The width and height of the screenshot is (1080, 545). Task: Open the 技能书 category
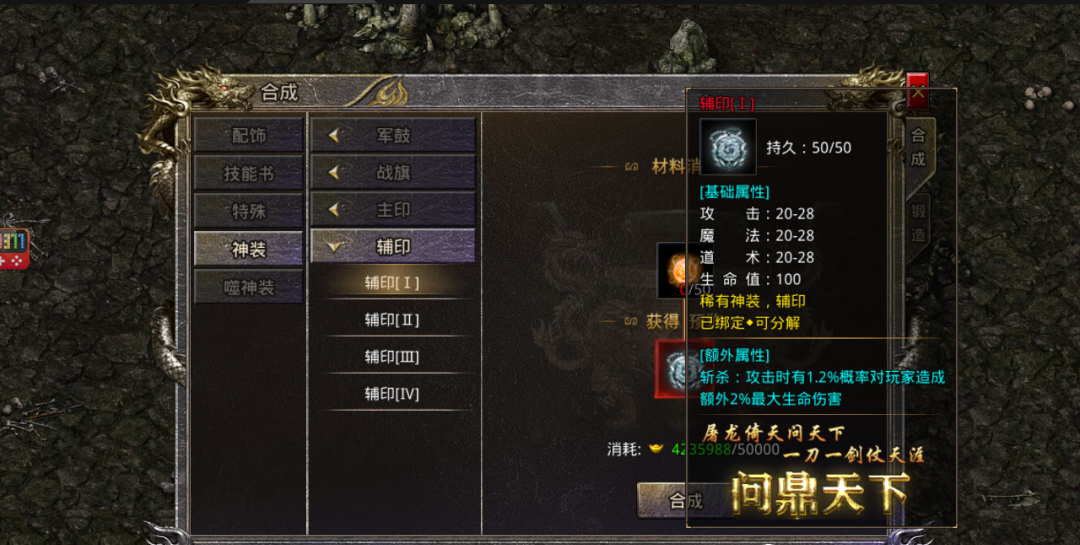point(248,174)
